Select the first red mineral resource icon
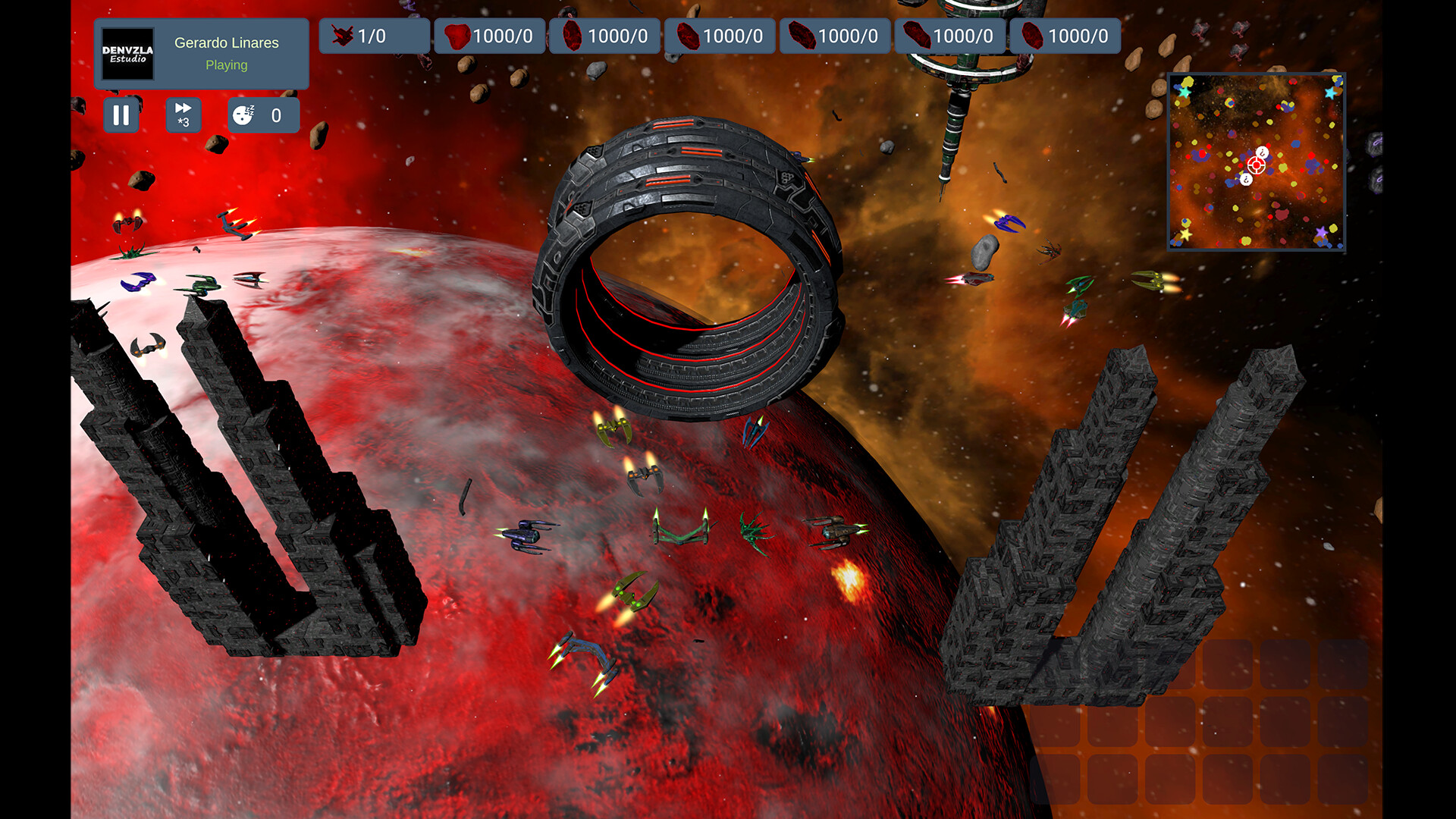Image resolution: width=1456 pixels, height=819 pixels. (x=458, y=35)
